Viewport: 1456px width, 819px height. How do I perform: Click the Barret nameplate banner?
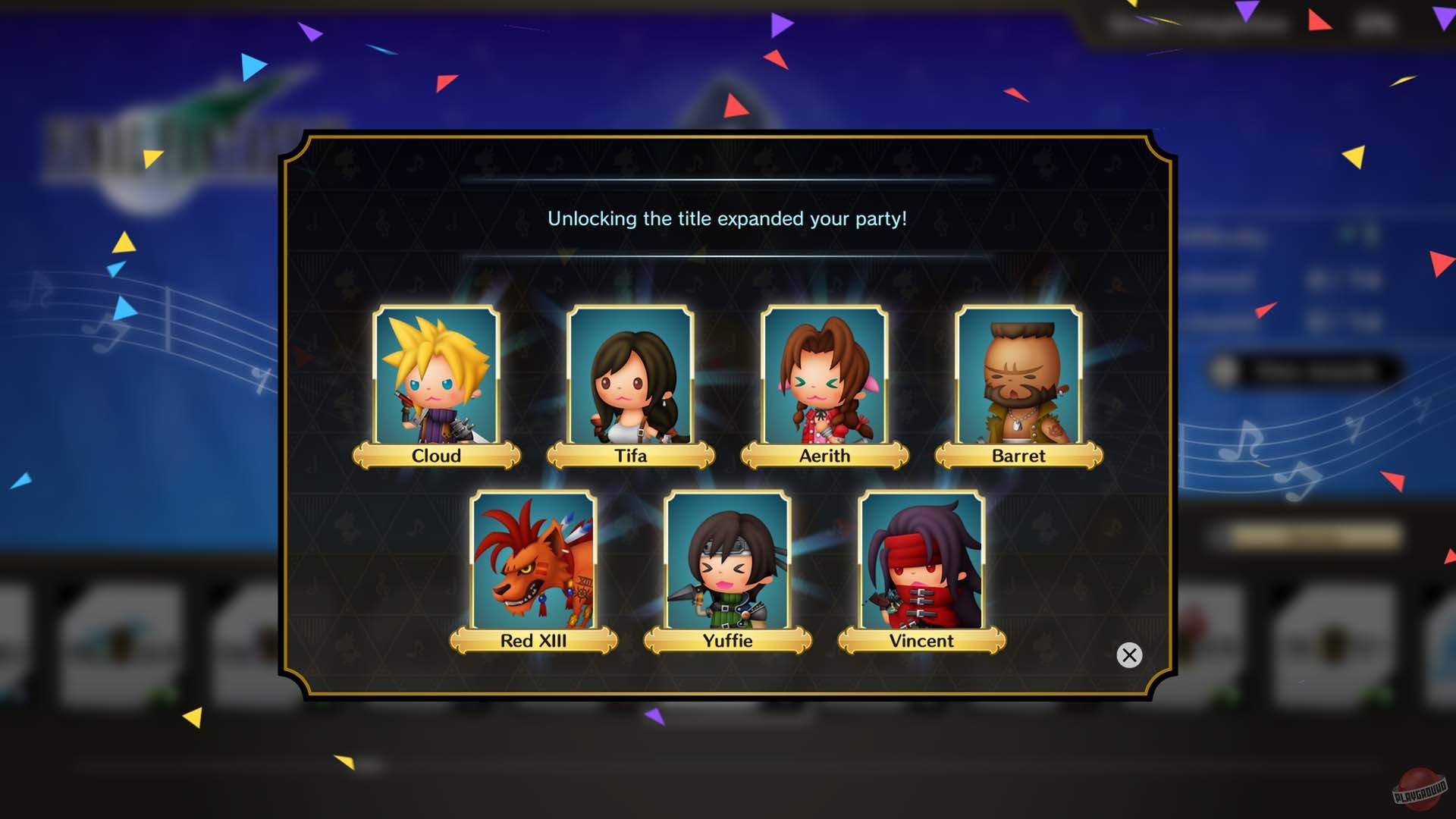tap(1020, 456)
